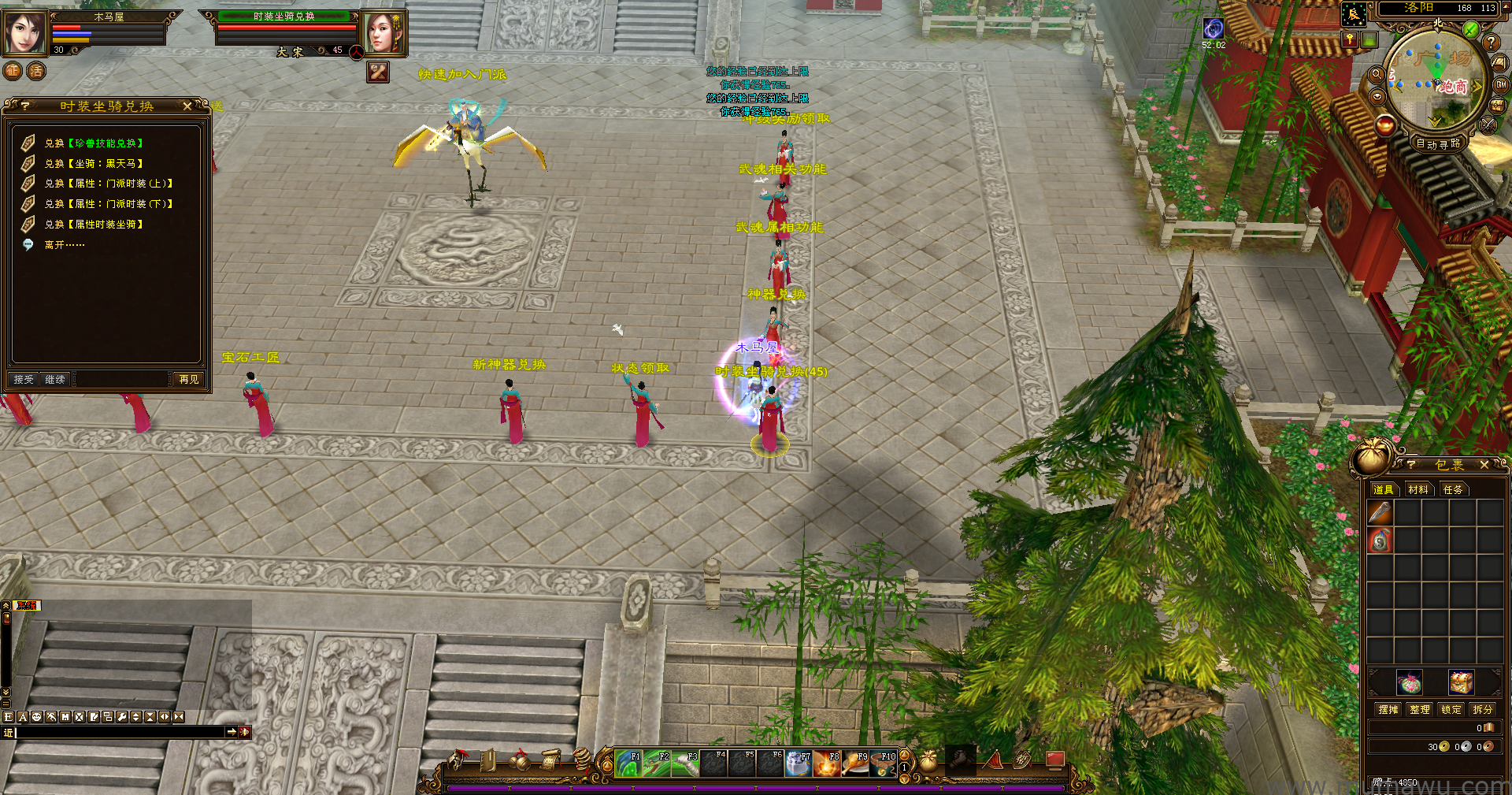
Task: Choose the 属性时装坐骑 exchange option
Action: tap(94, 225)
